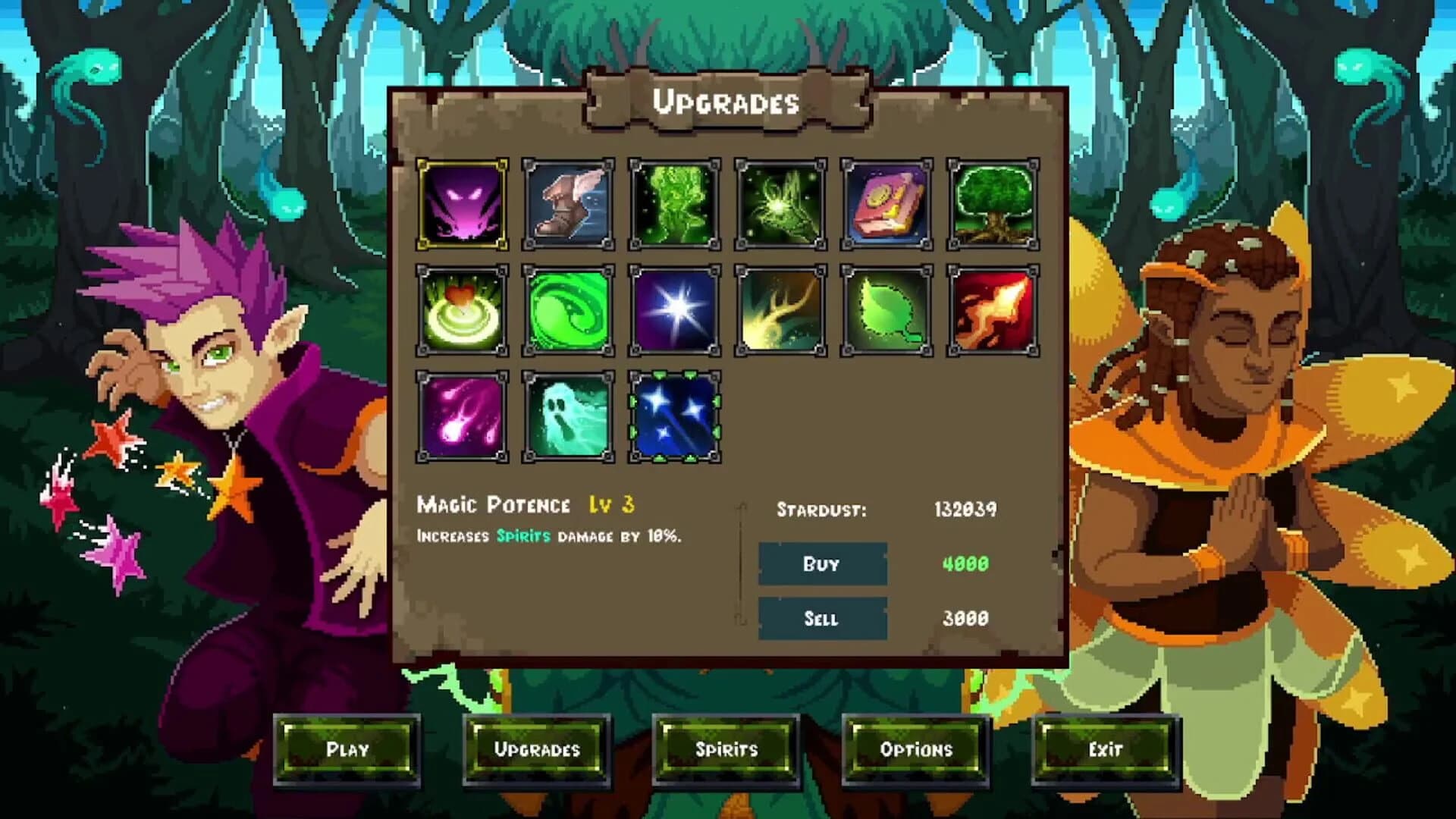Open the Spirits menu

(727, 749)
